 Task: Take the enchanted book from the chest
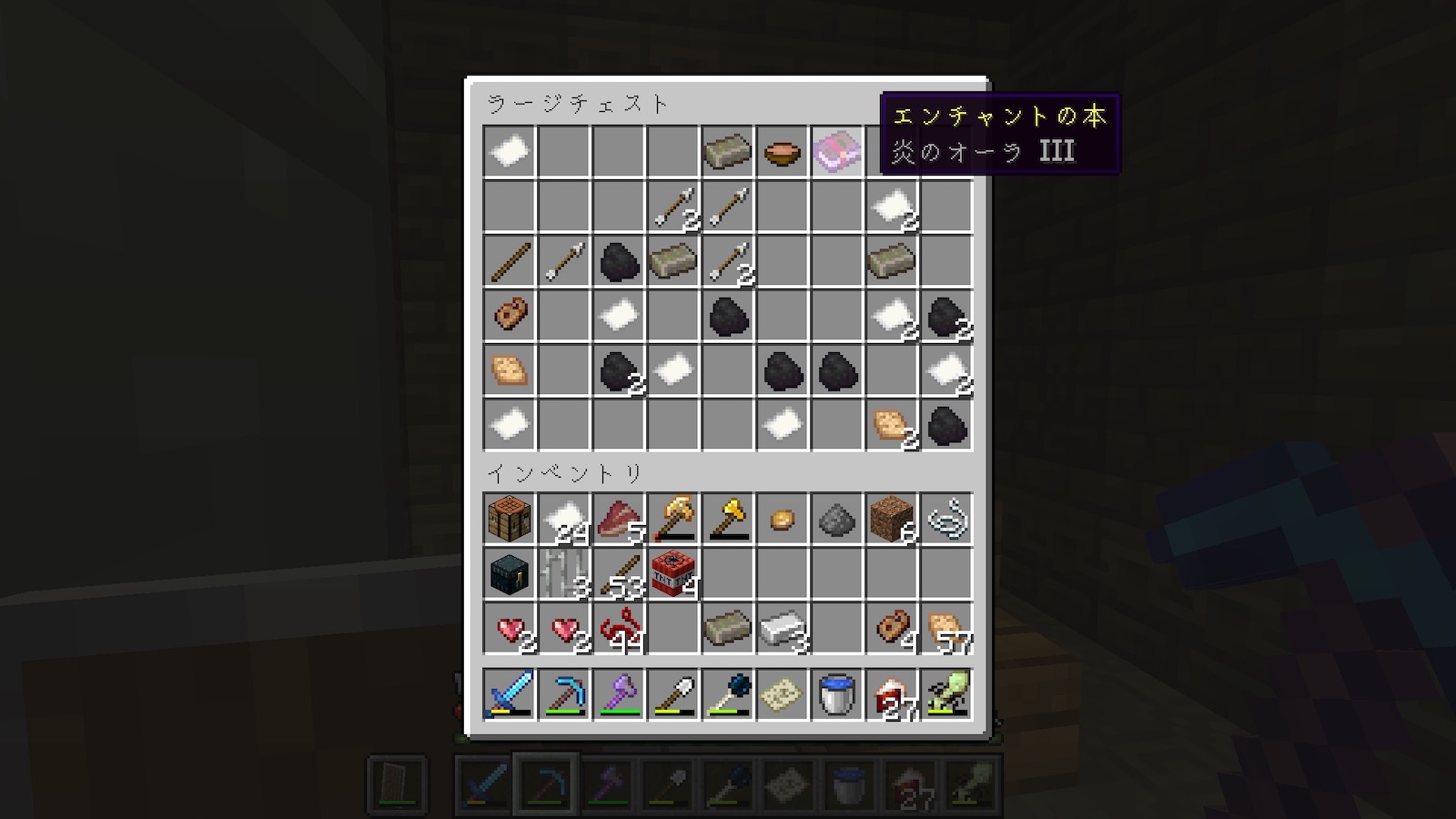click(x=836, y=151)
